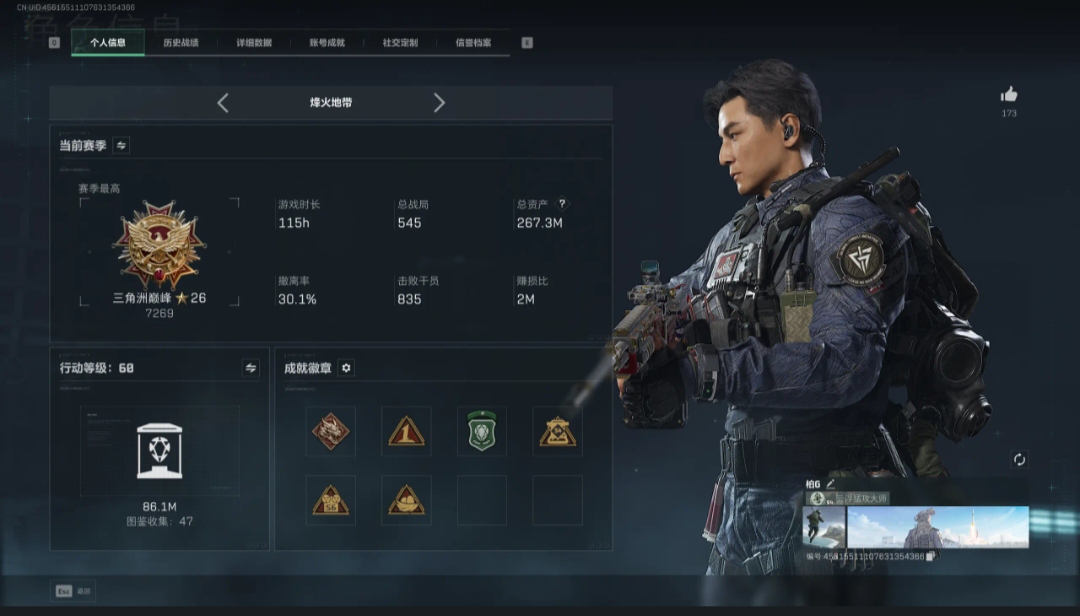Switch to the 历史战绩 tab
The height and width of the screenshot is (616, 1080).
pyautogui.click(x=181, y=43)
